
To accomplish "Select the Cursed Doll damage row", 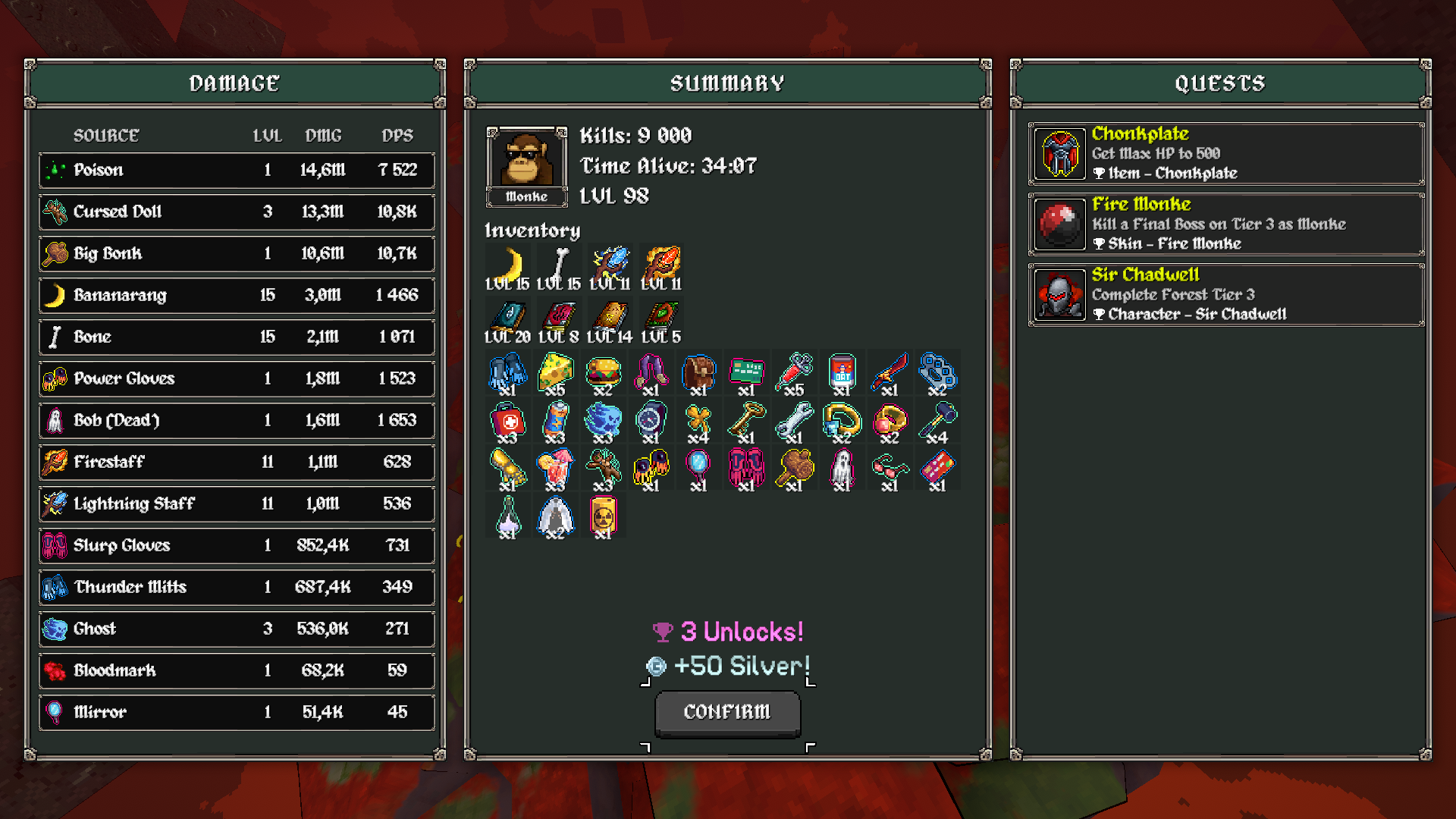I will click(x=237, y=212).
